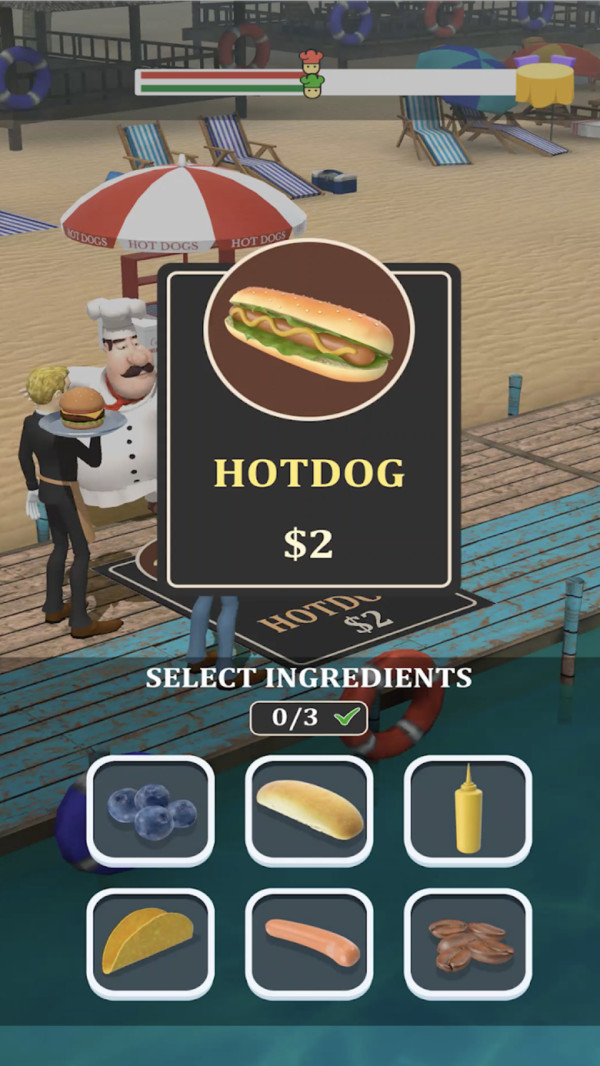Select the taco shell ingredient tile
The image size is (600, 1066).
click(x=150, y=943)
